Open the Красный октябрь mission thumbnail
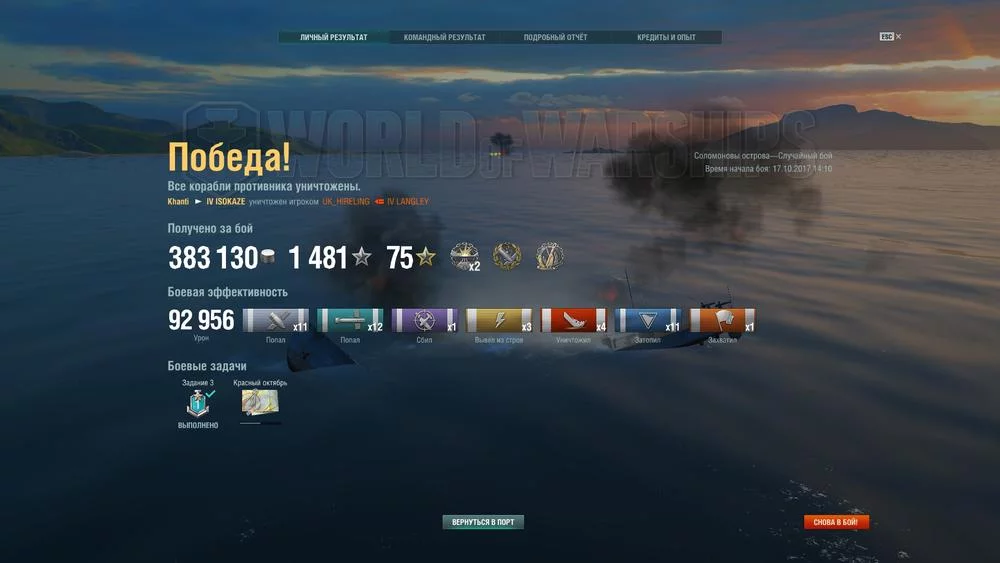 pos(260,402)
